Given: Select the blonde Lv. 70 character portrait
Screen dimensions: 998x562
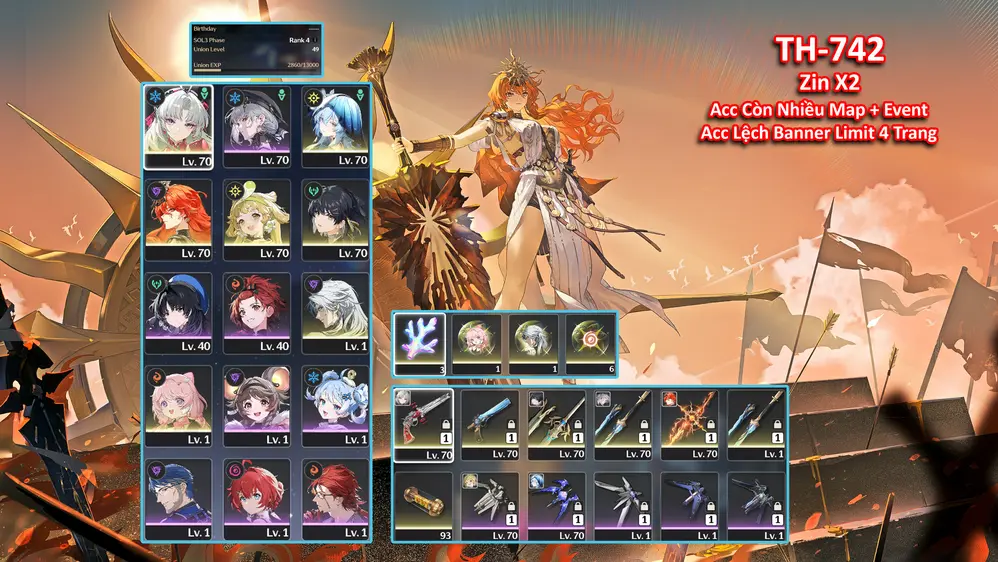Looking at the screenshot, I should click(x=257, y=219).
